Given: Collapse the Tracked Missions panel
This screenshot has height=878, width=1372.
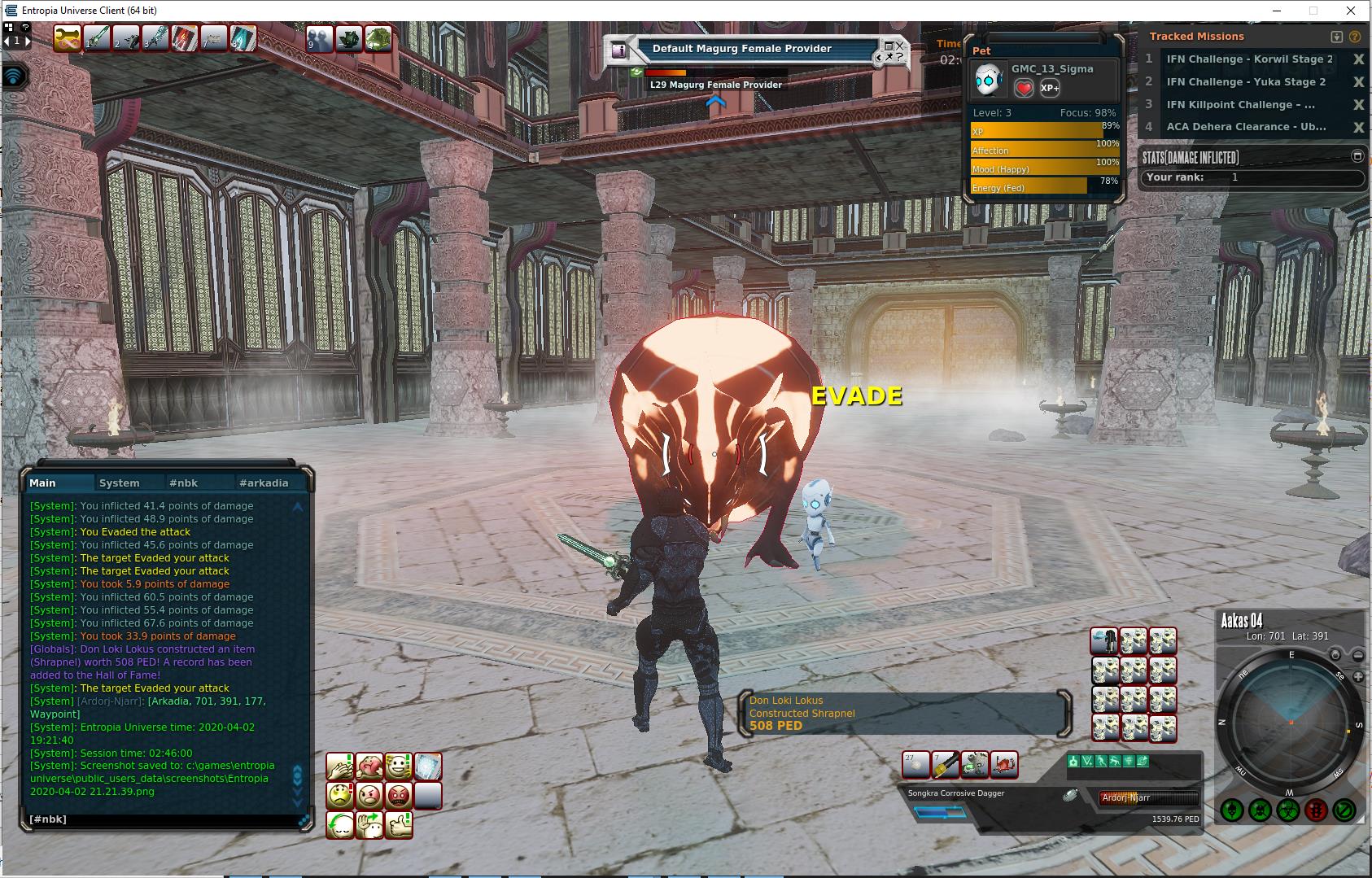Looking at the screenshot, I should (x=1336, y=37).
